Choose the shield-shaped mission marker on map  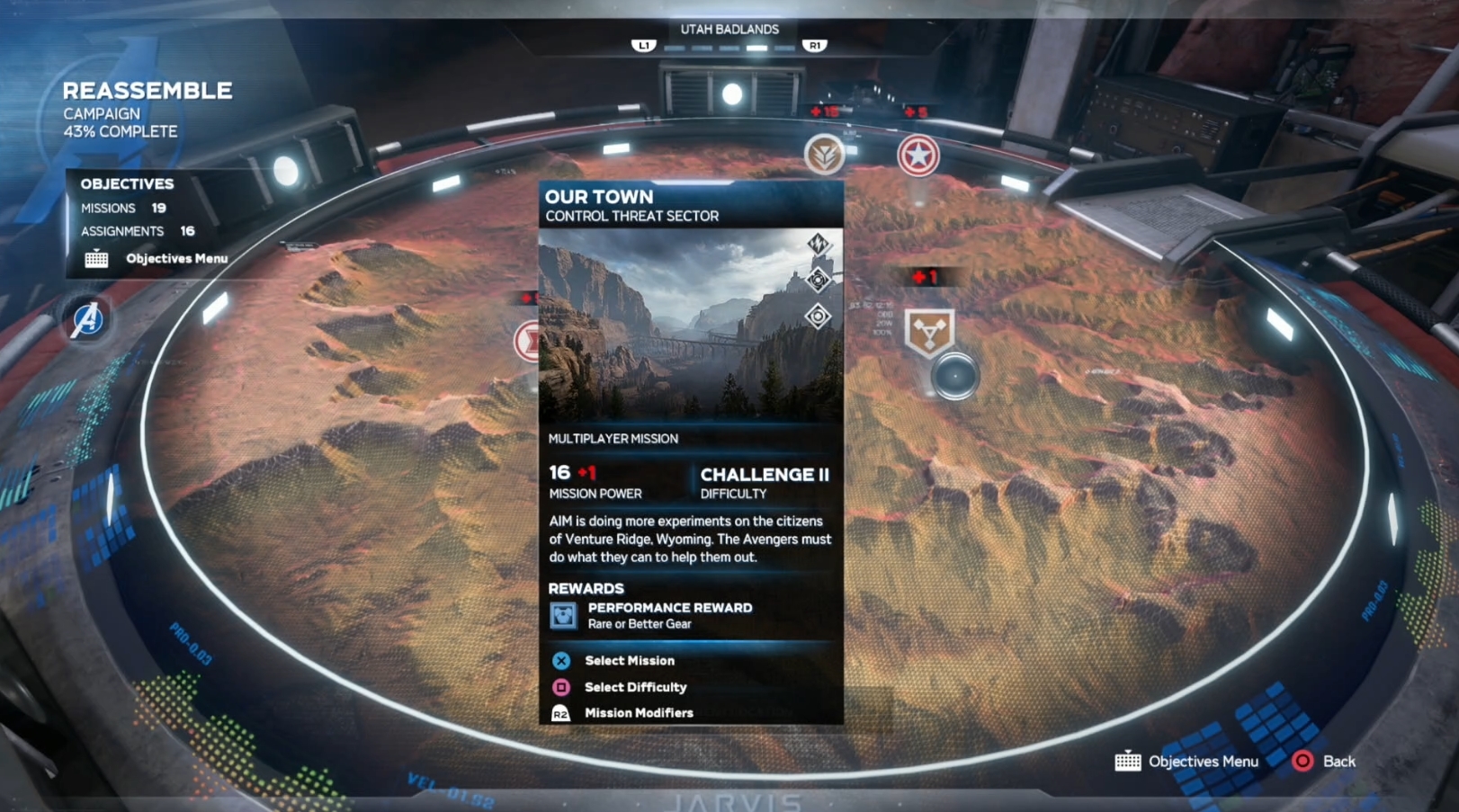929,332
